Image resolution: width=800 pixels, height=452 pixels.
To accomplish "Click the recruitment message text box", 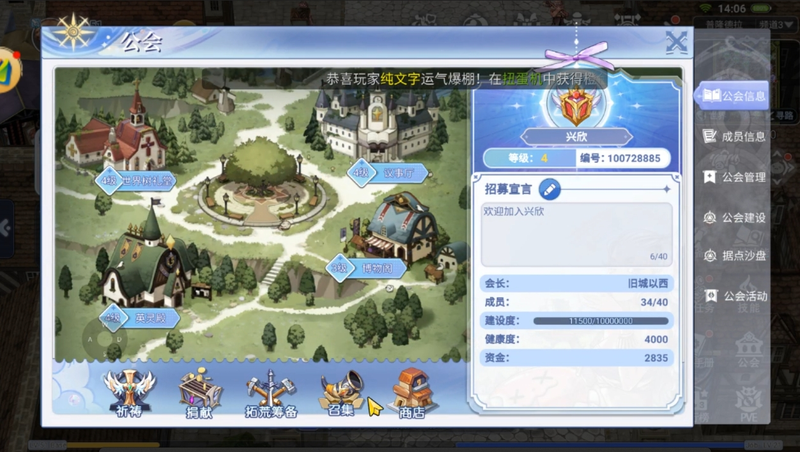I will [x=576, y=234].
